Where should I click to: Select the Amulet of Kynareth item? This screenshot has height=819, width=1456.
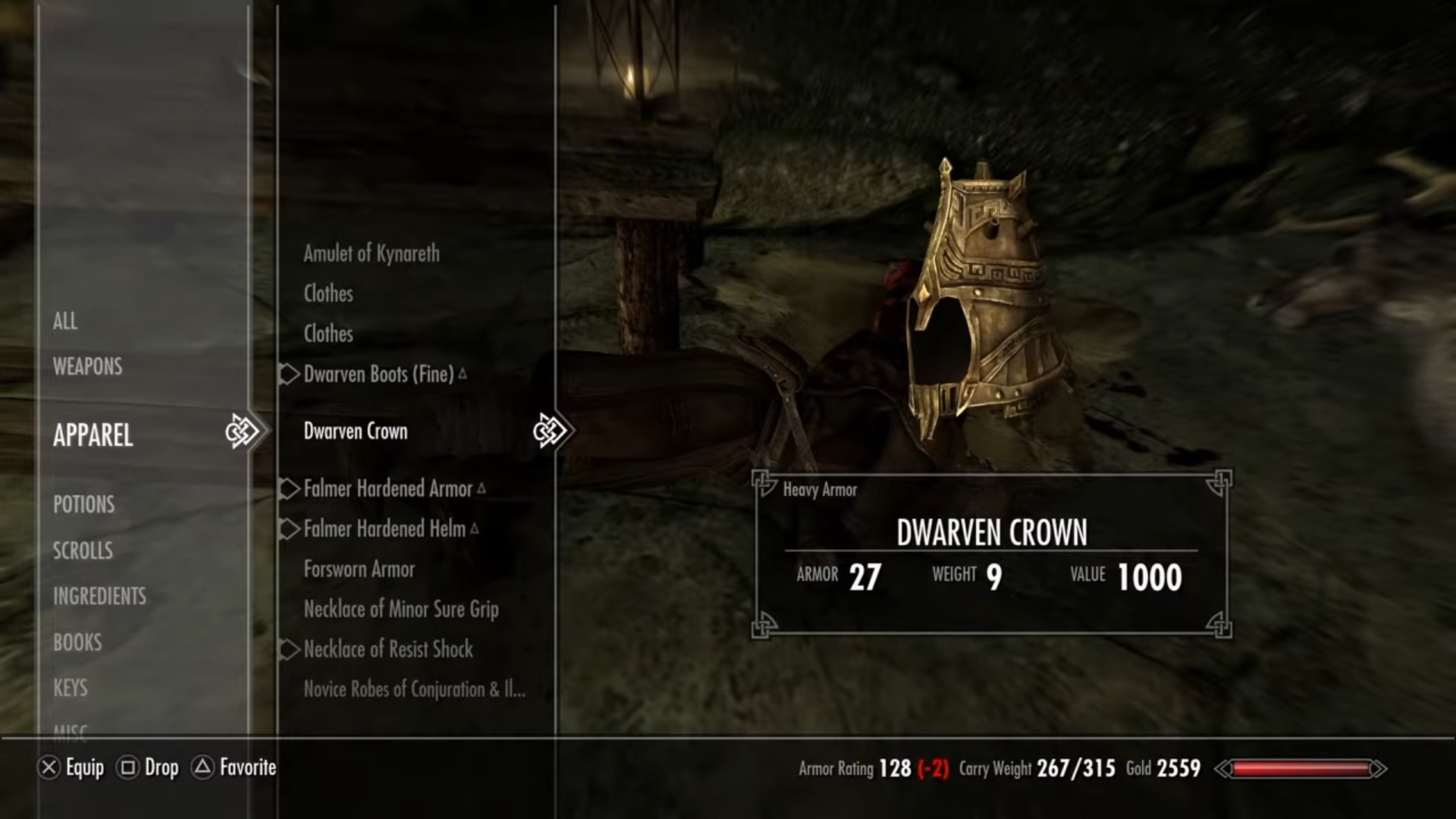pyautogui.click(x=370, y=254)
